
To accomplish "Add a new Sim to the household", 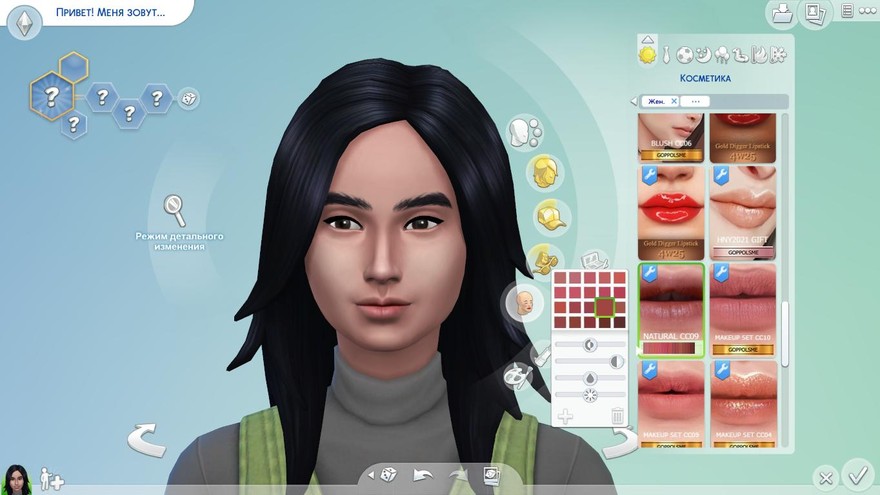I will tap(52, 481).
